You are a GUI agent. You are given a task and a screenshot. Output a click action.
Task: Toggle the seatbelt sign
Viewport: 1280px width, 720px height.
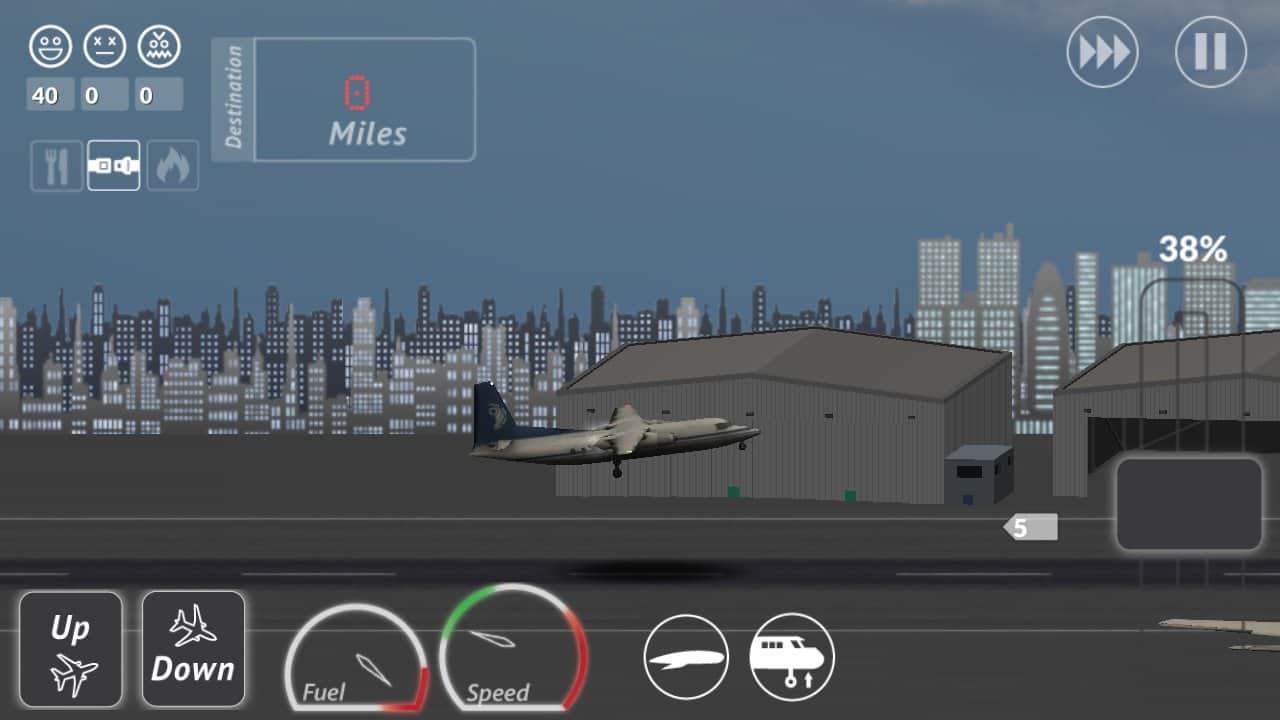[x=113, y=165]
